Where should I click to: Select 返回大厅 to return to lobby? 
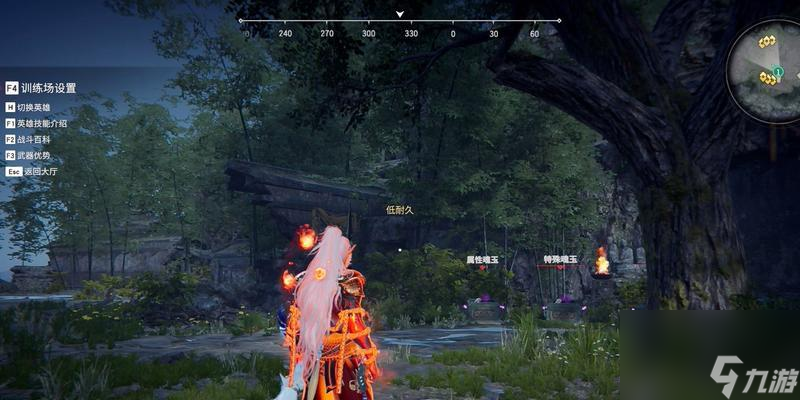pos(34,171)
